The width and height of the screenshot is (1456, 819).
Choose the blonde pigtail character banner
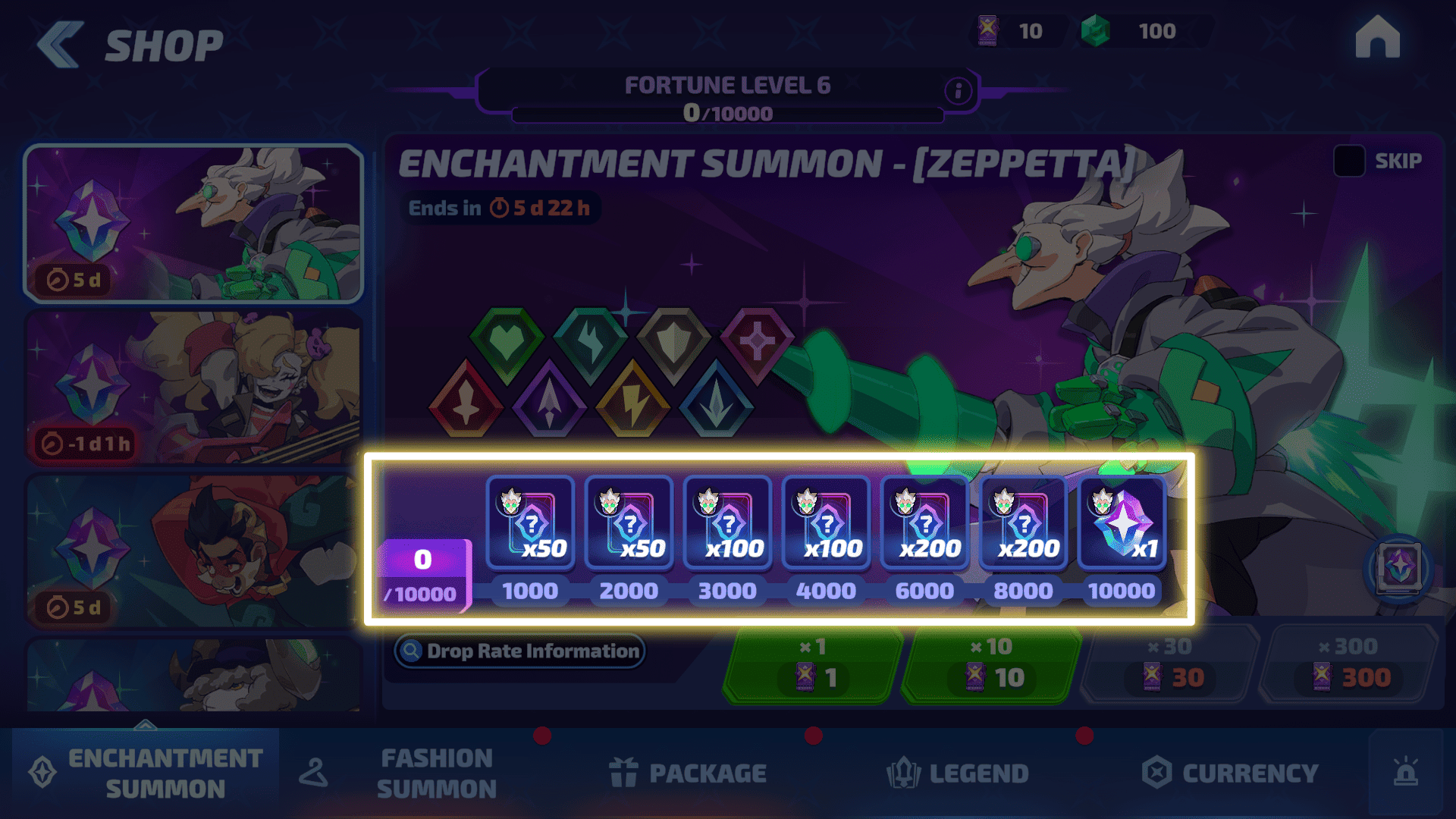pyautogui.click(x=193, y=387)
